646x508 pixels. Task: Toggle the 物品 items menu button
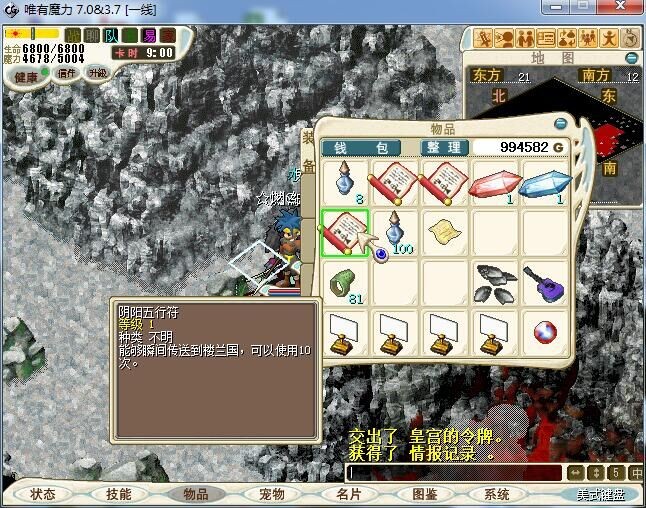point(196,494)
